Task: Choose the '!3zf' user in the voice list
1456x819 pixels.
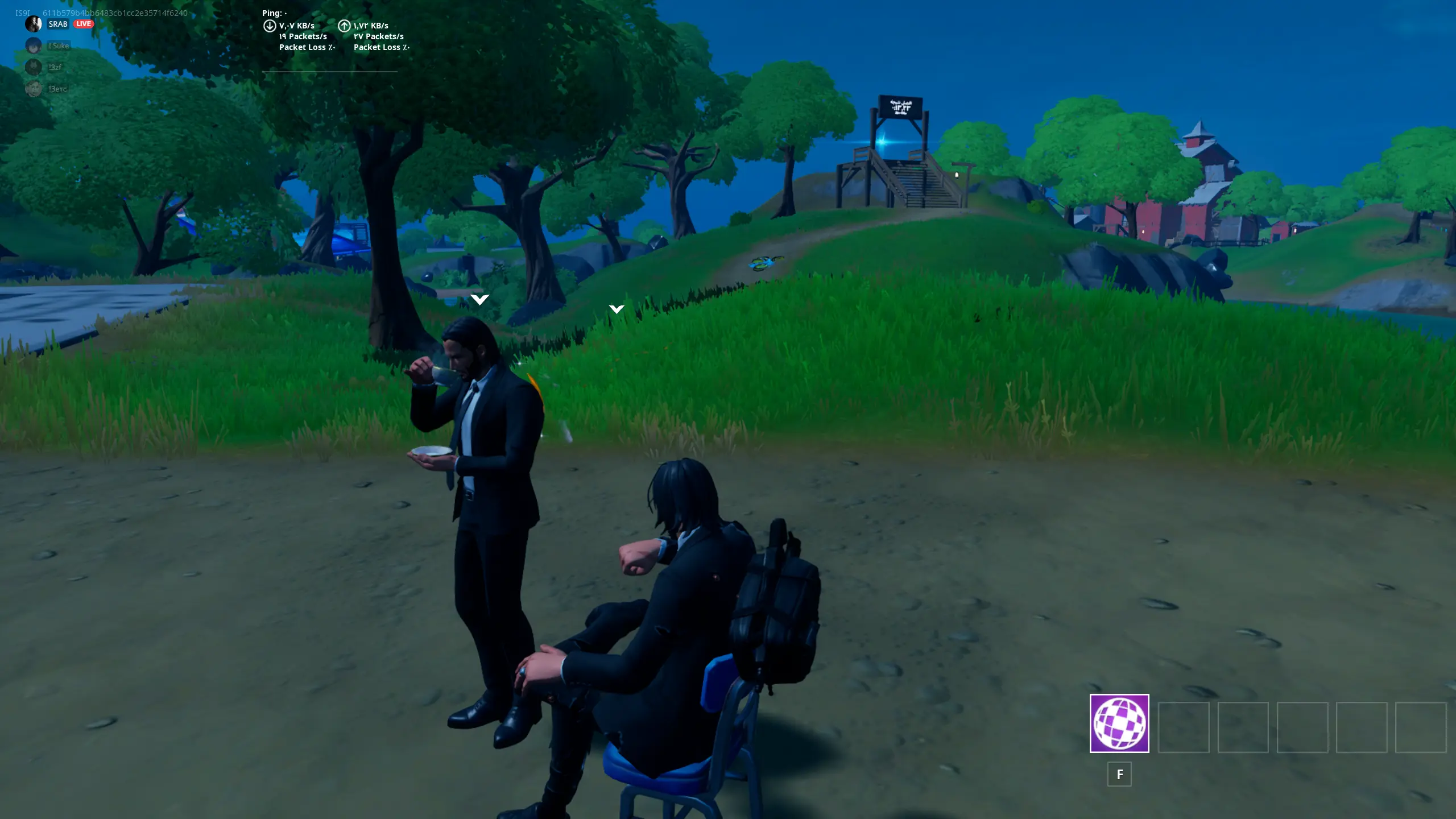Action: point(55,67)
